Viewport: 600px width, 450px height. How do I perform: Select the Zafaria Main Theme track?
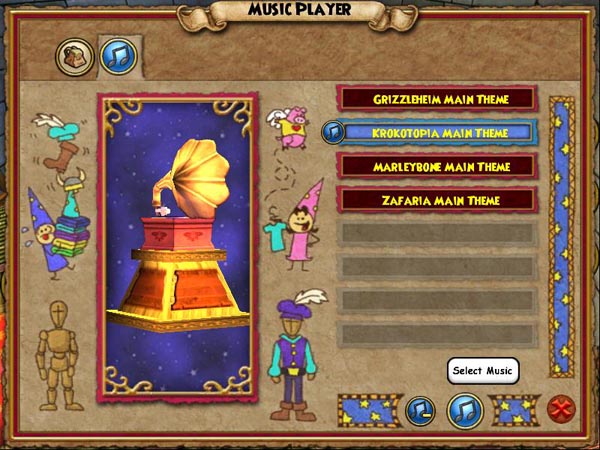pyautogui.click(x=438, y=200)
